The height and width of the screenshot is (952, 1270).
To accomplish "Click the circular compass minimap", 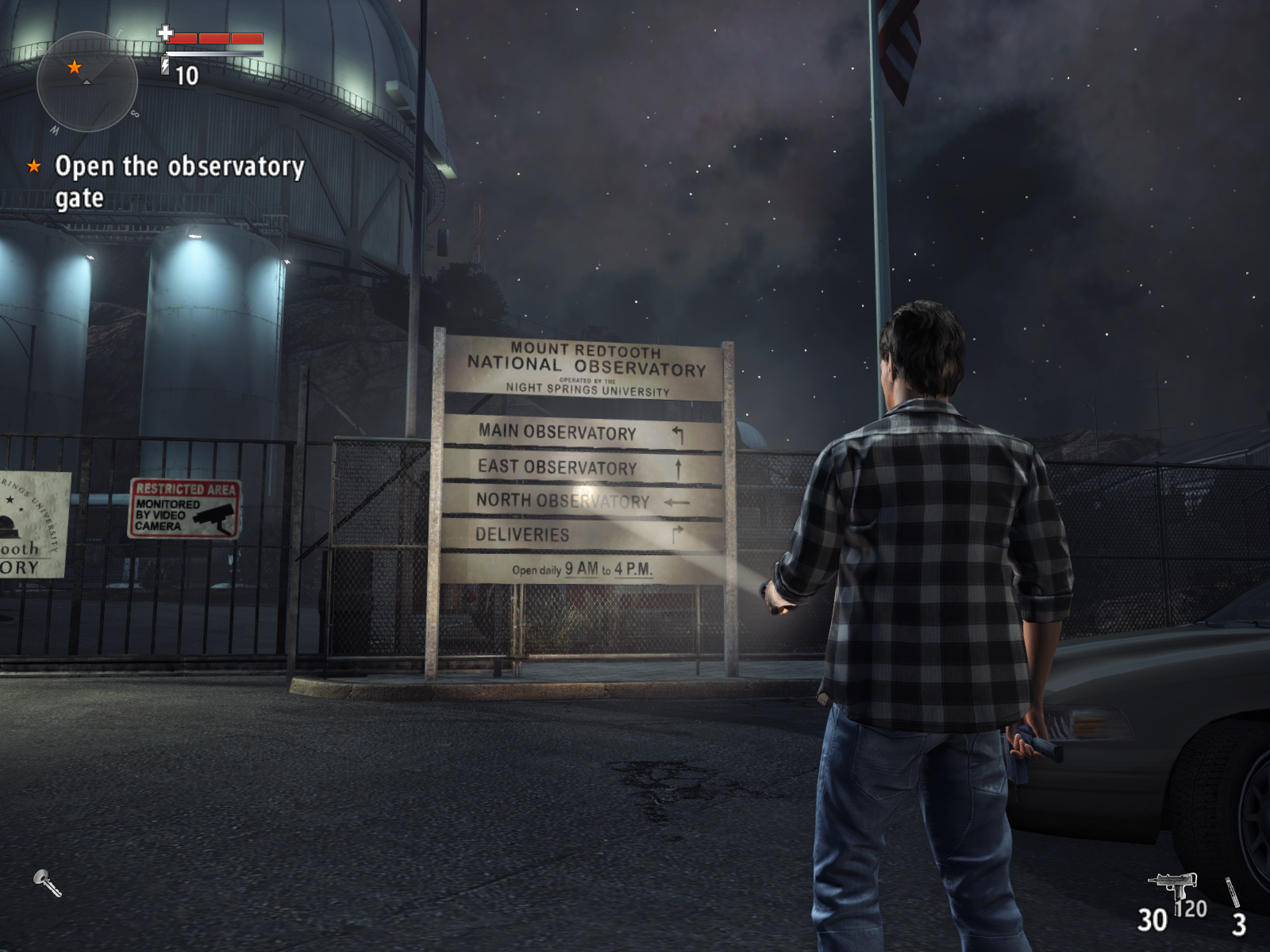I will (x=87, y=81).
